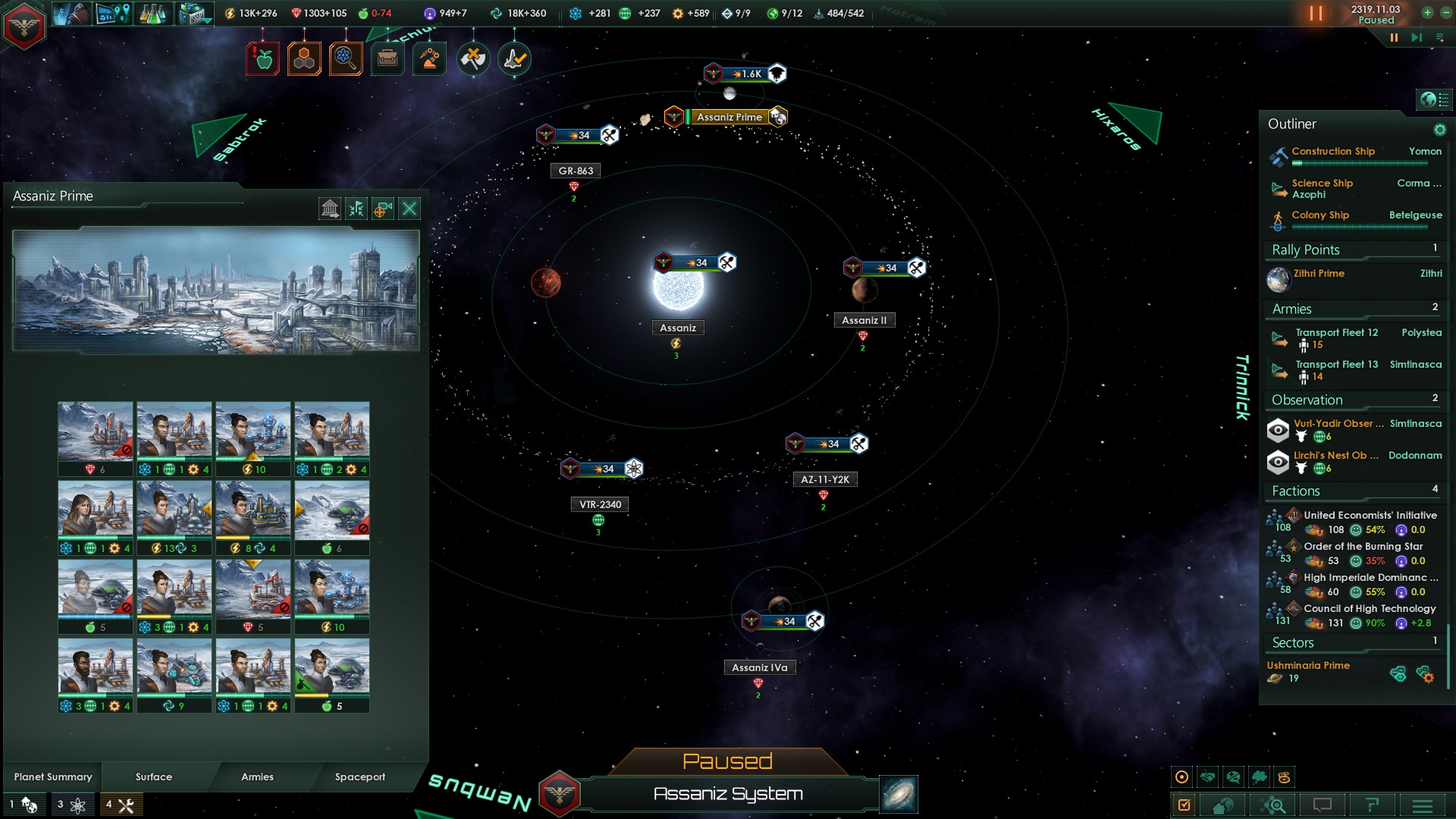The width and height of the screenshot is (1456, 819).
Task: Select Construction Ship in the Outliner
Action: 1333,152
